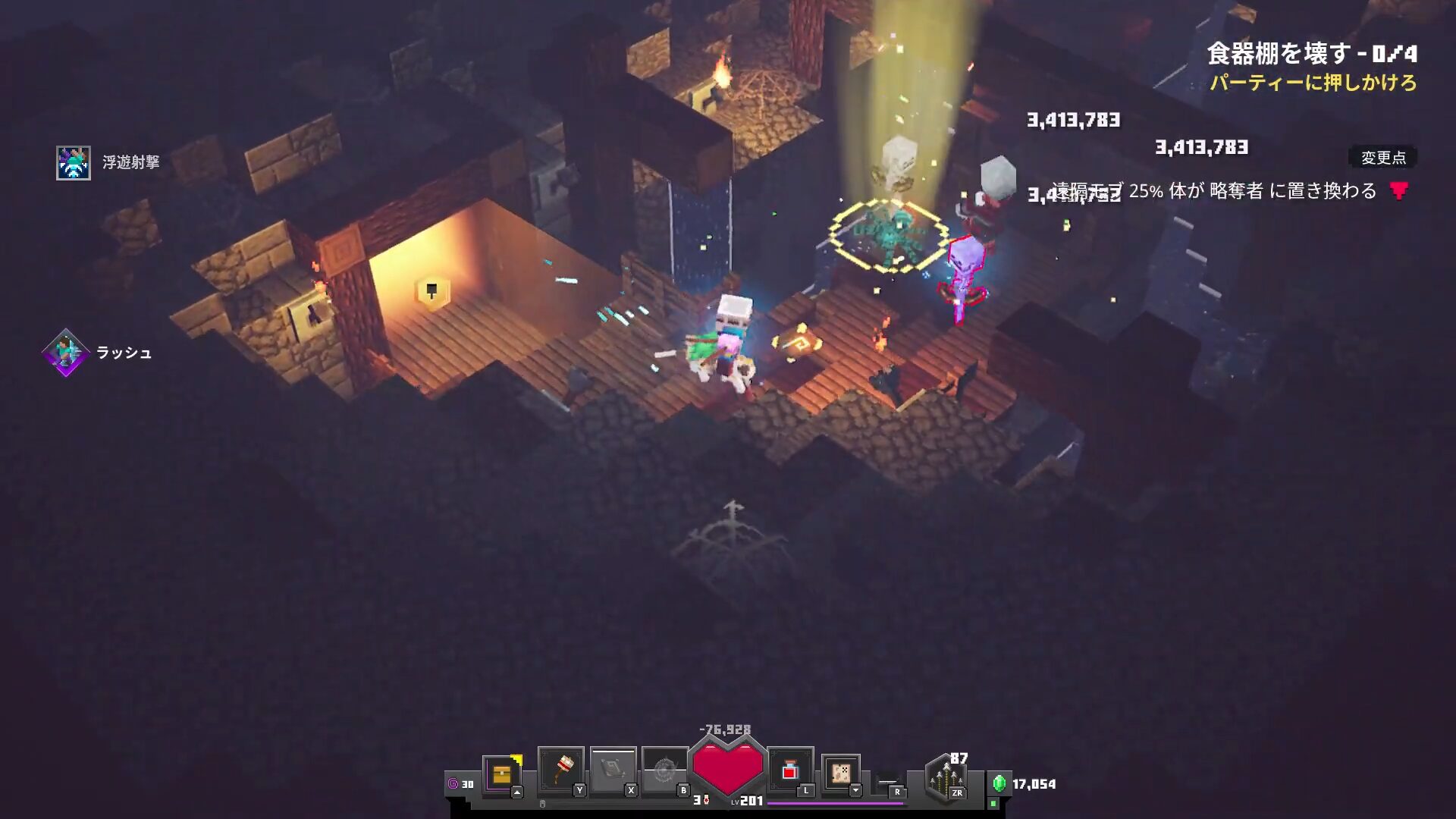Open the inventory chest slot
The image size is (1456, 819).
[501, 774]
